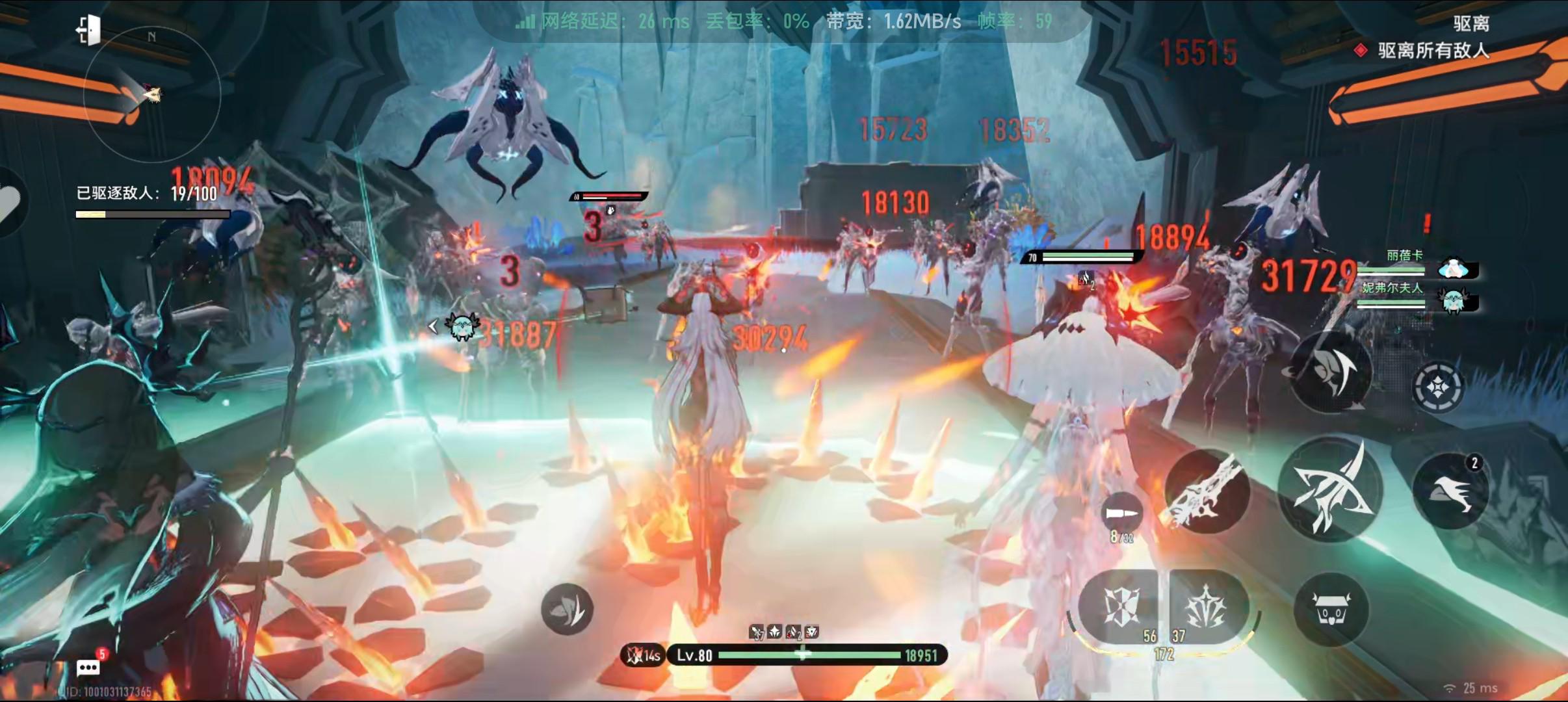Viewport: 1568px width, 702px height.
Task: Tap the exit door icon
Action: [88, 30]
